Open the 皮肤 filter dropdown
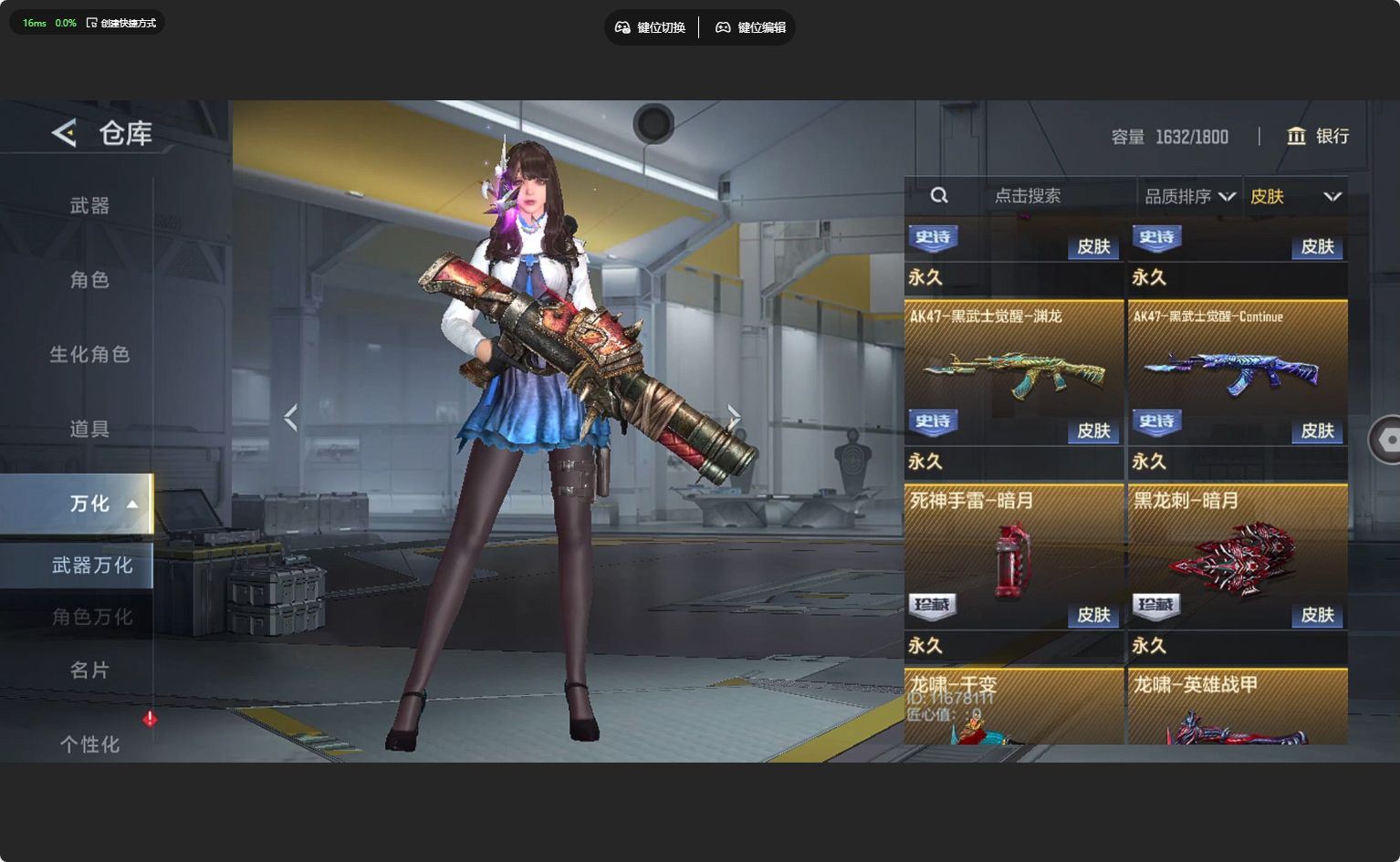The height and width of the screenshot is (862, 1400). 1295,196
